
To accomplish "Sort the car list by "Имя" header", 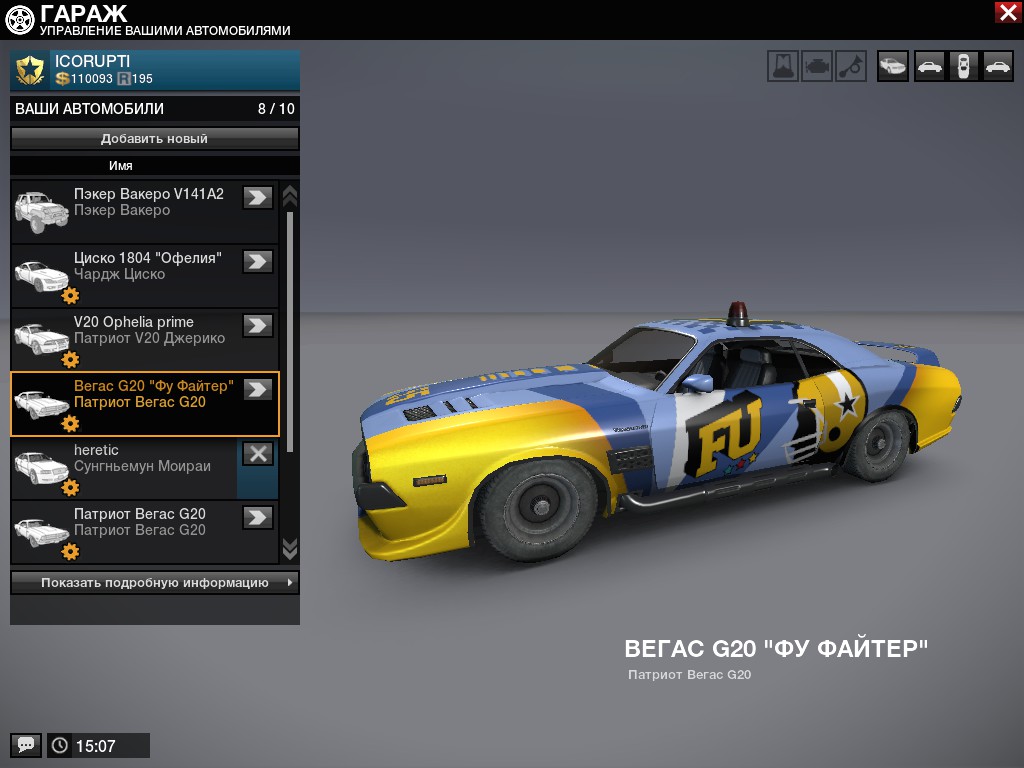I will click(121, 166).
